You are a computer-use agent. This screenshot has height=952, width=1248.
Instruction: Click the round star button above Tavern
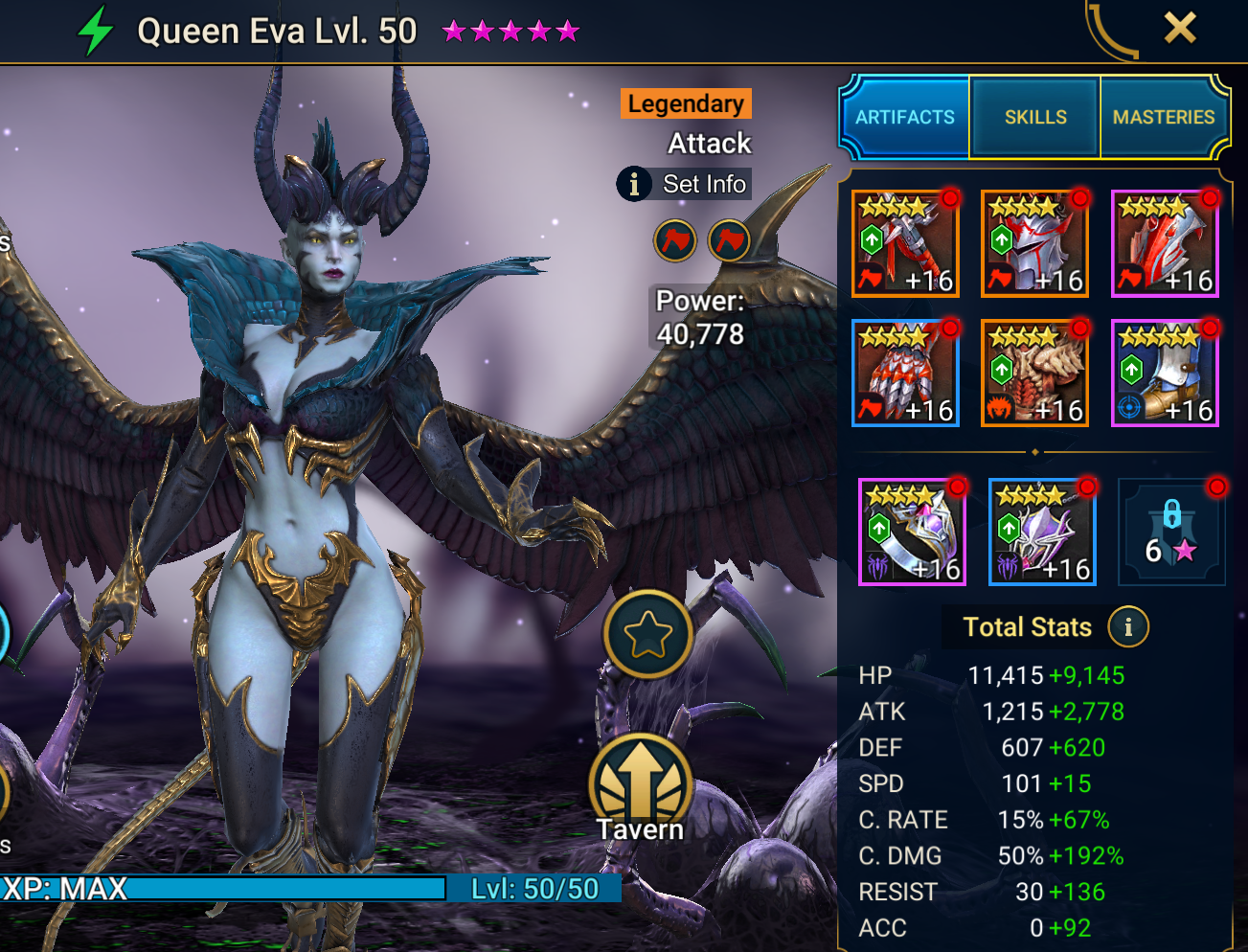pyautogui.click(x=647, y=634)
